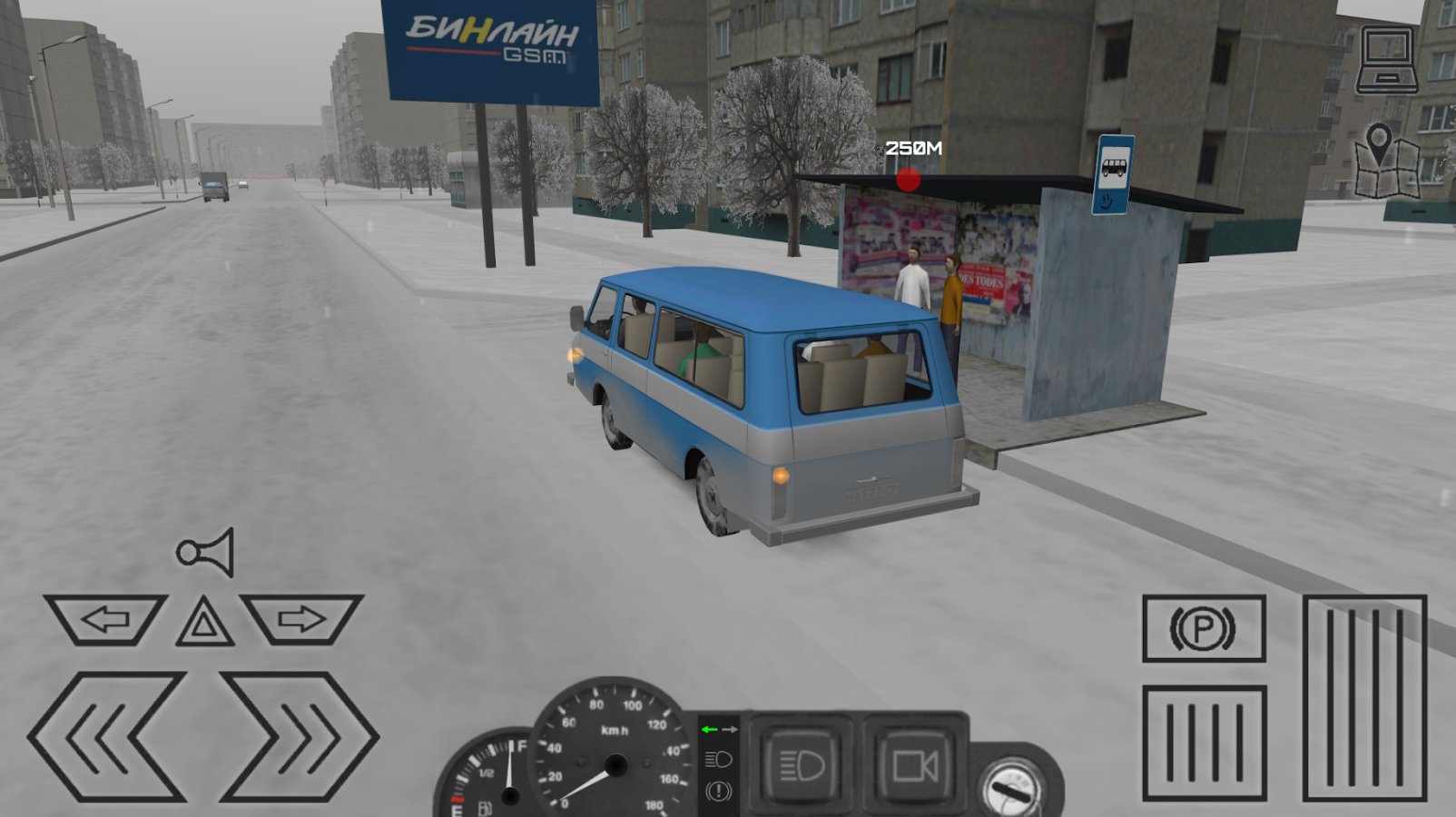Viewport: 1456px width, 817px height.
Task: Toggle the headlights dashboard button
Action: 800,765
